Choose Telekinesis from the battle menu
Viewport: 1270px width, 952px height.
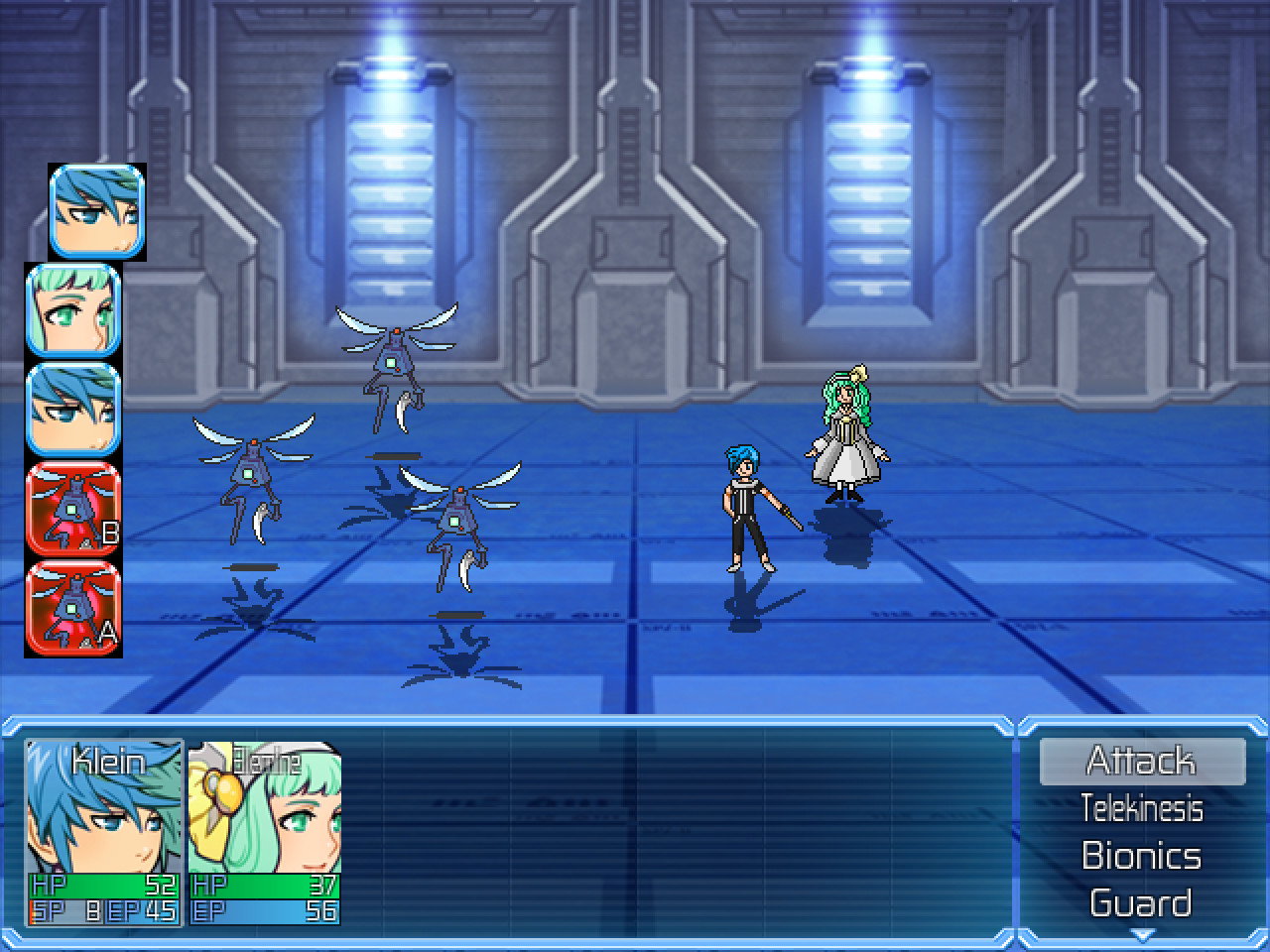point(1141,808)
